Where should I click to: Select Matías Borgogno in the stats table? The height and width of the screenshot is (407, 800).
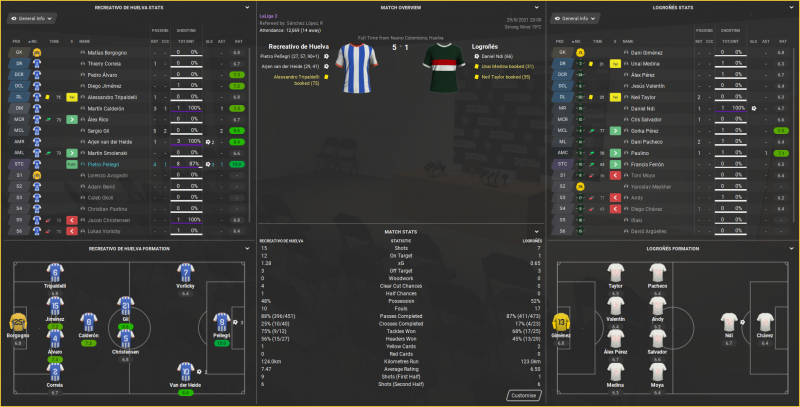108,51
